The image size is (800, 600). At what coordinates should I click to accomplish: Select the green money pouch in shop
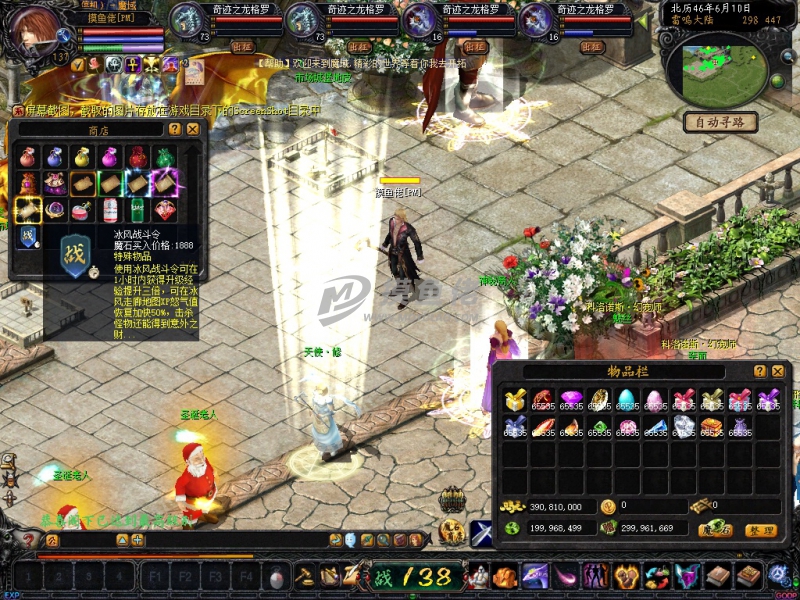163,157
